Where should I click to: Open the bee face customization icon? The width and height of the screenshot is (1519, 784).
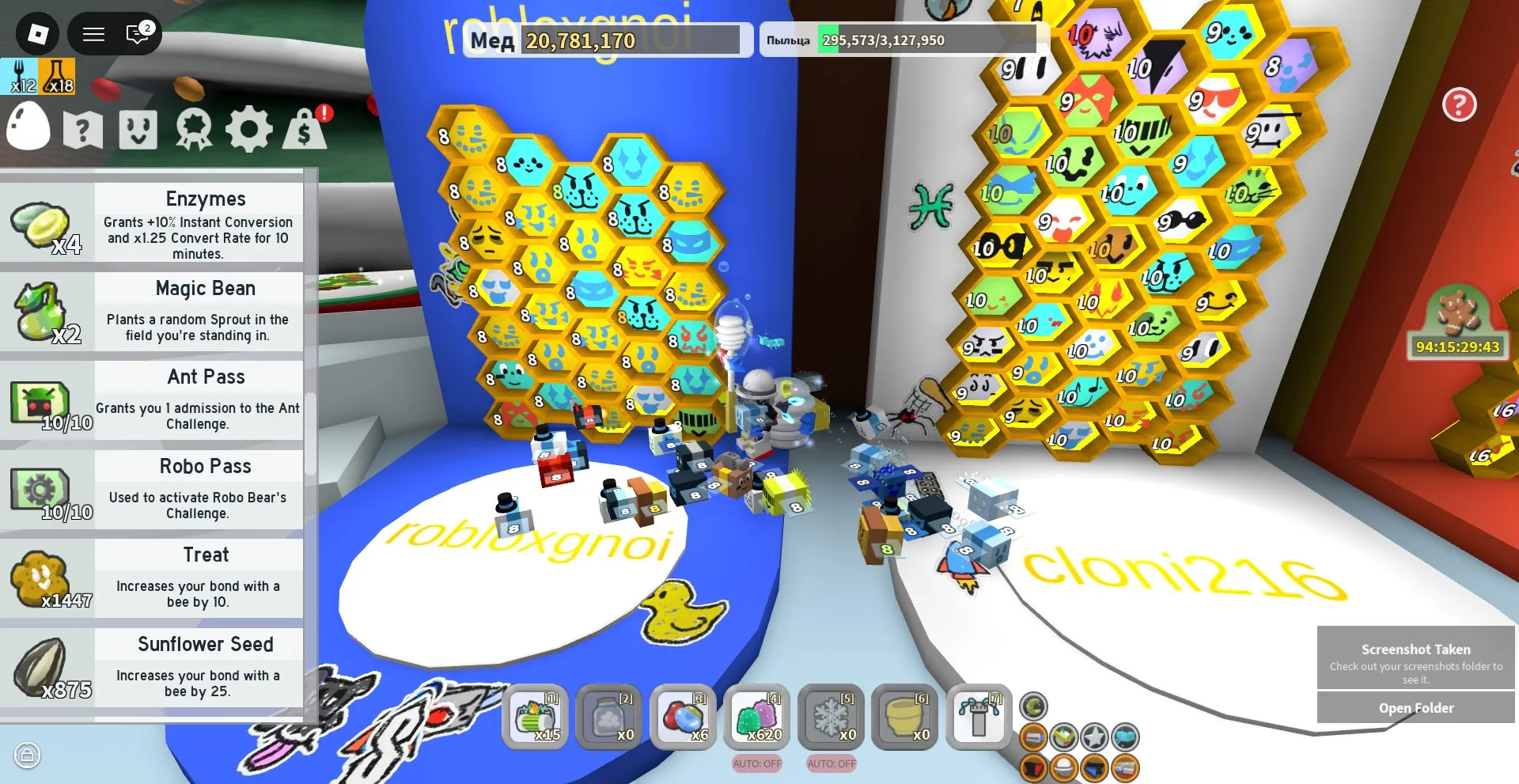tap(139, 128)
